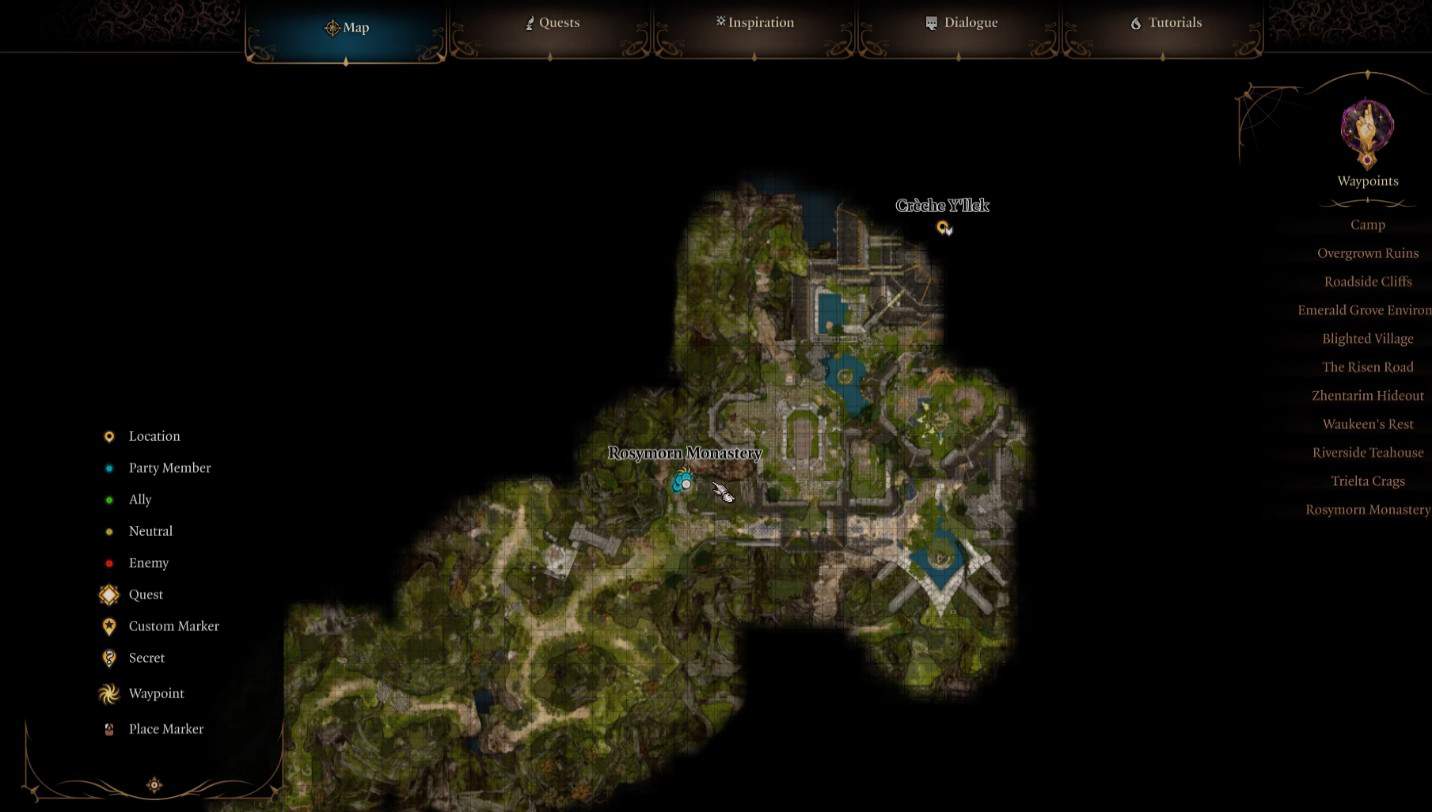
Task: Choose the Trielta Crags waypoint
Action: [x=1367, y=481]
